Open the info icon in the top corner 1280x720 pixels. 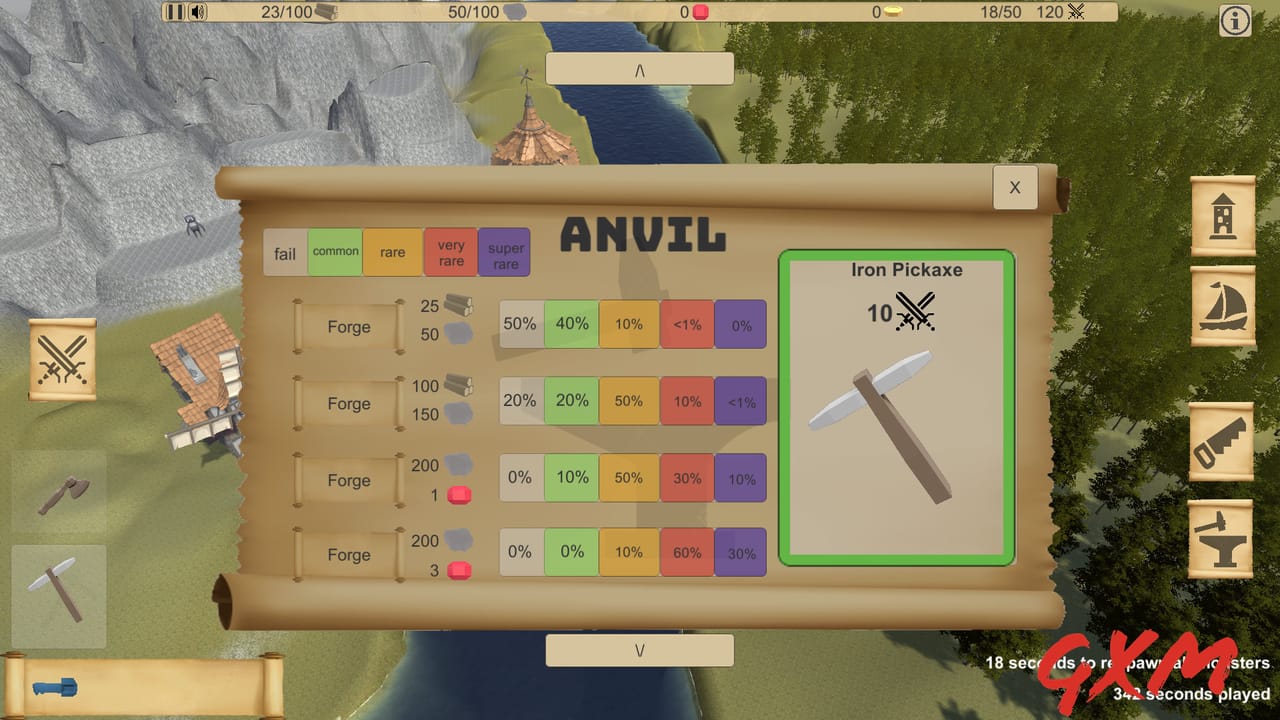pos(1234,21)
